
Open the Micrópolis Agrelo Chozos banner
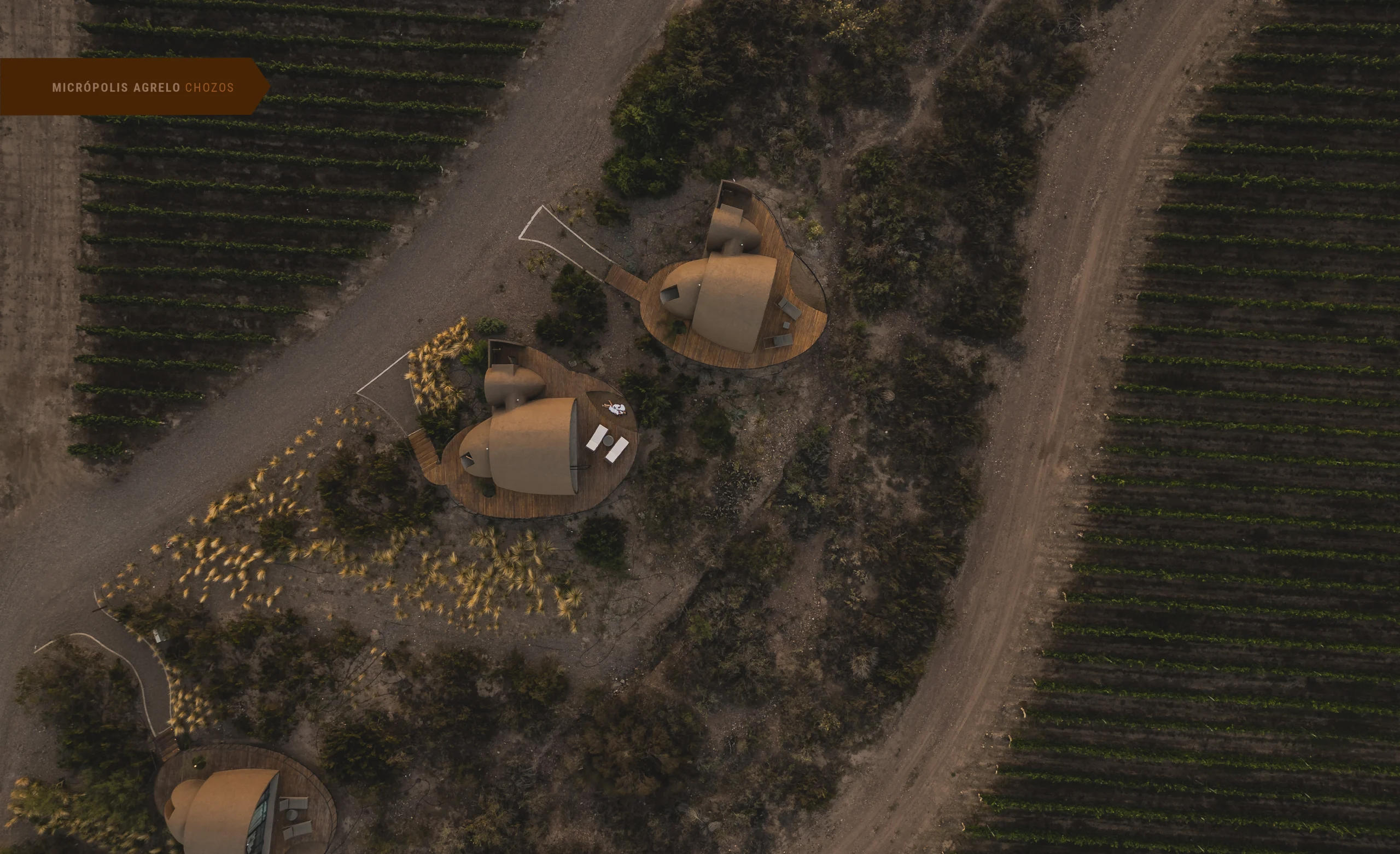point(143,88)
